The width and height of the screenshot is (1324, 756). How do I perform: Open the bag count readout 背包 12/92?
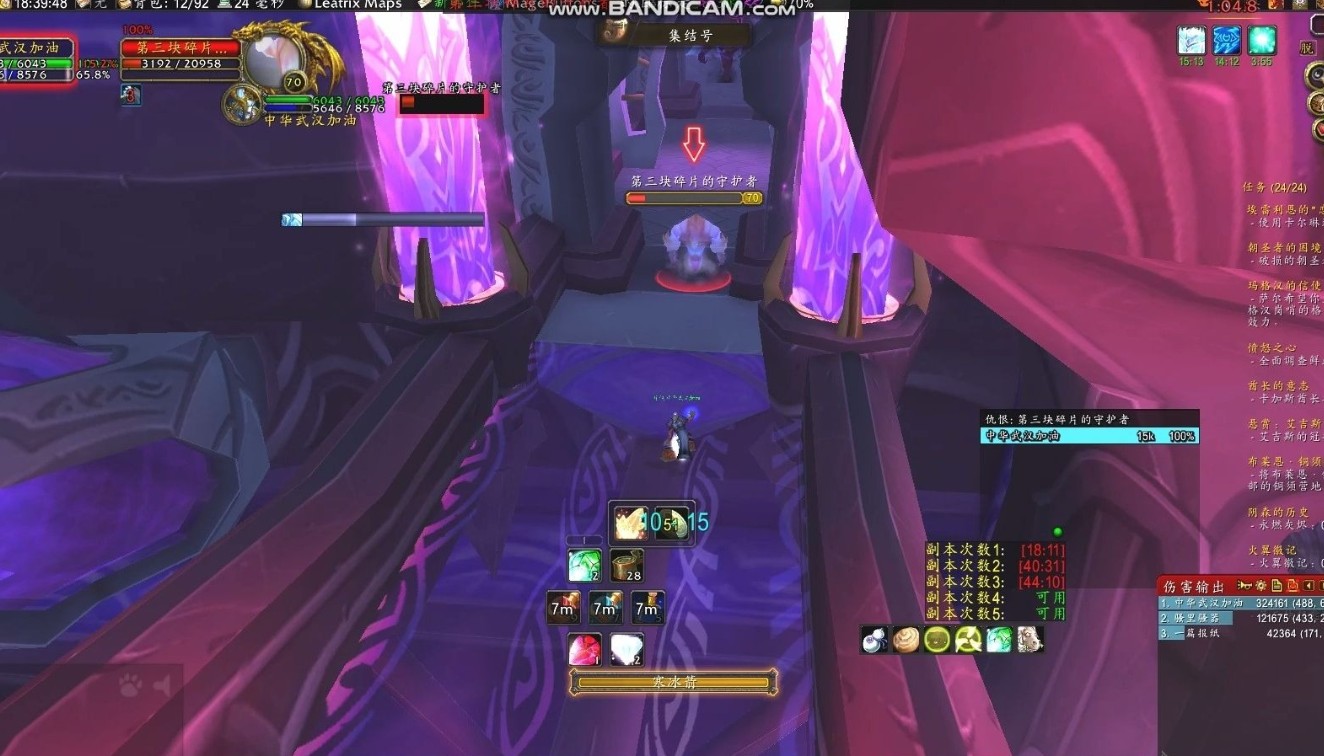pyautogui.click(x=162, y=5)
